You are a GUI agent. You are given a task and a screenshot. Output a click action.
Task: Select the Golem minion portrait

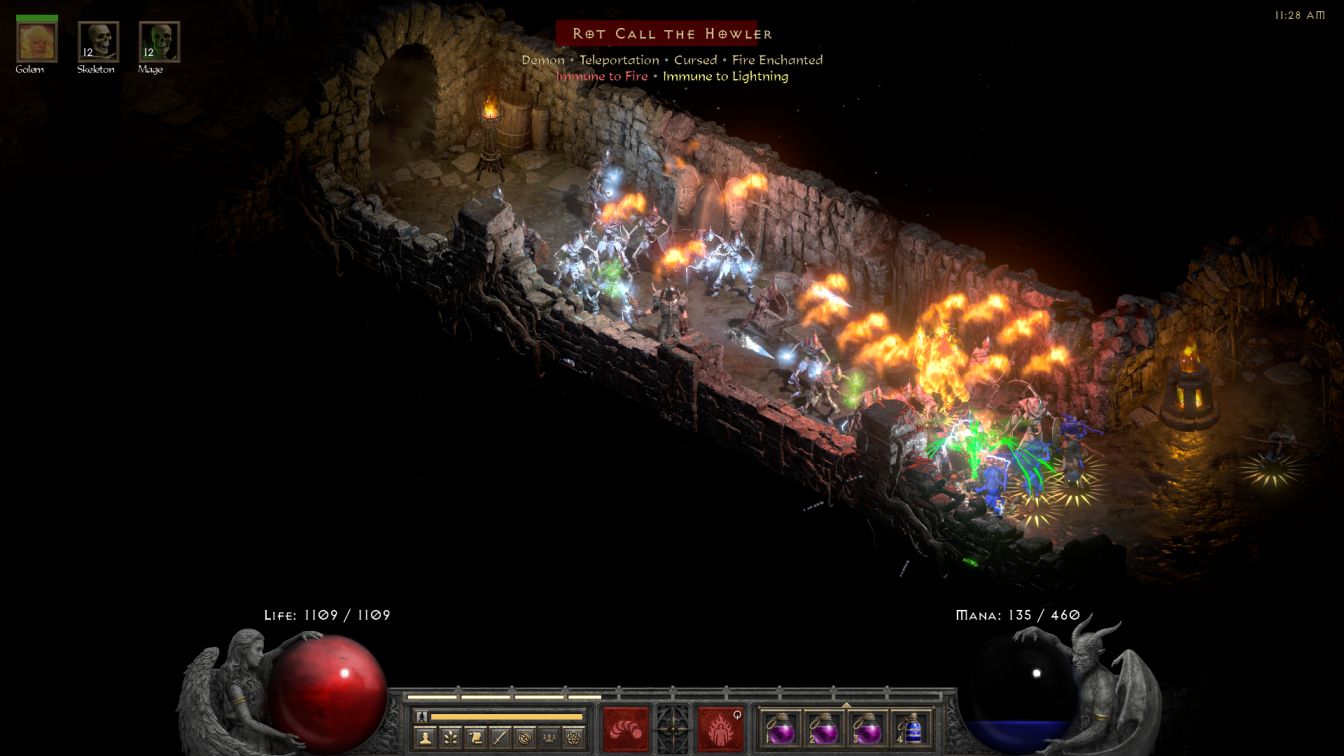(x=38, y=41)
